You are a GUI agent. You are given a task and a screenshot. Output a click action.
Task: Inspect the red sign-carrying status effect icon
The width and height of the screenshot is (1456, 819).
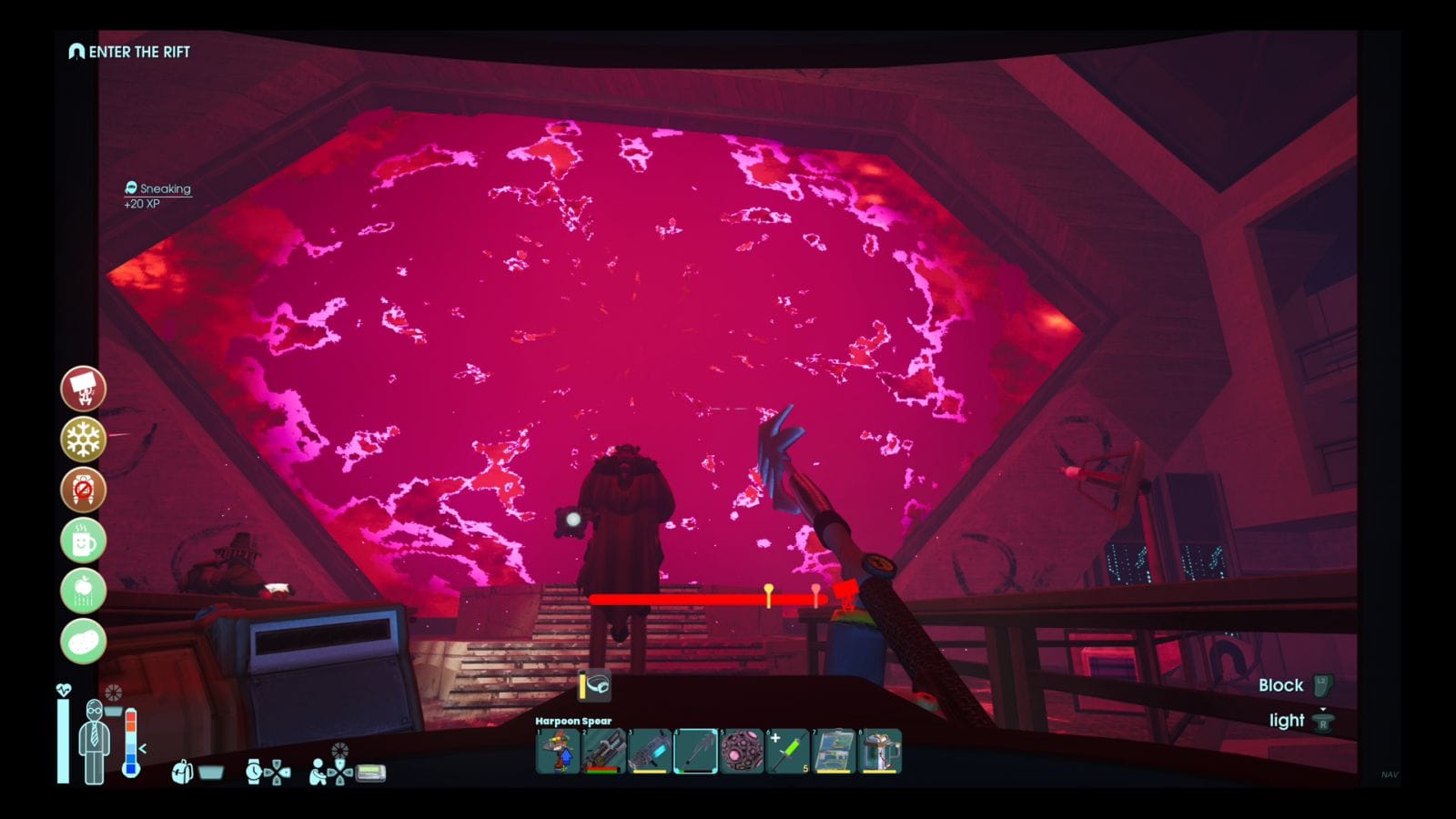pos(84,389)
